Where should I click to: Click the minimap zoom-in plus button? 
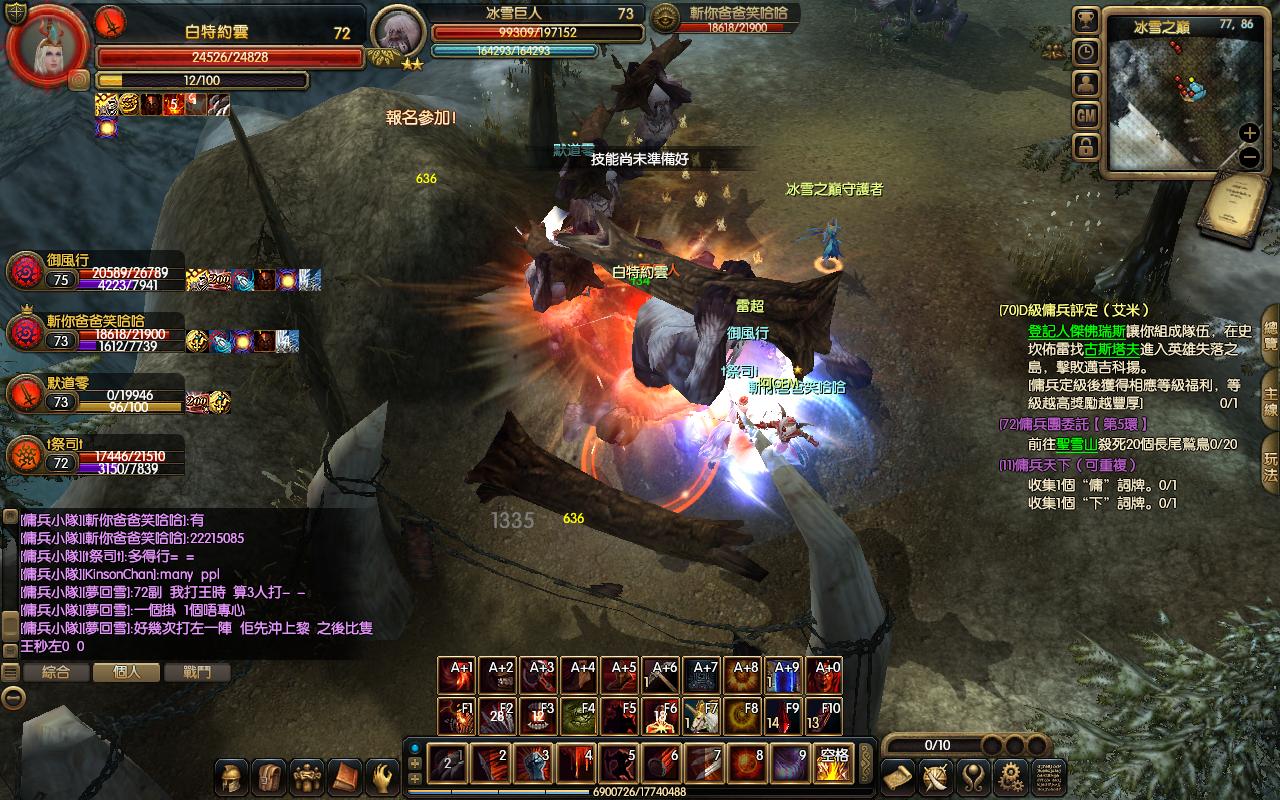click(1249, 133)
